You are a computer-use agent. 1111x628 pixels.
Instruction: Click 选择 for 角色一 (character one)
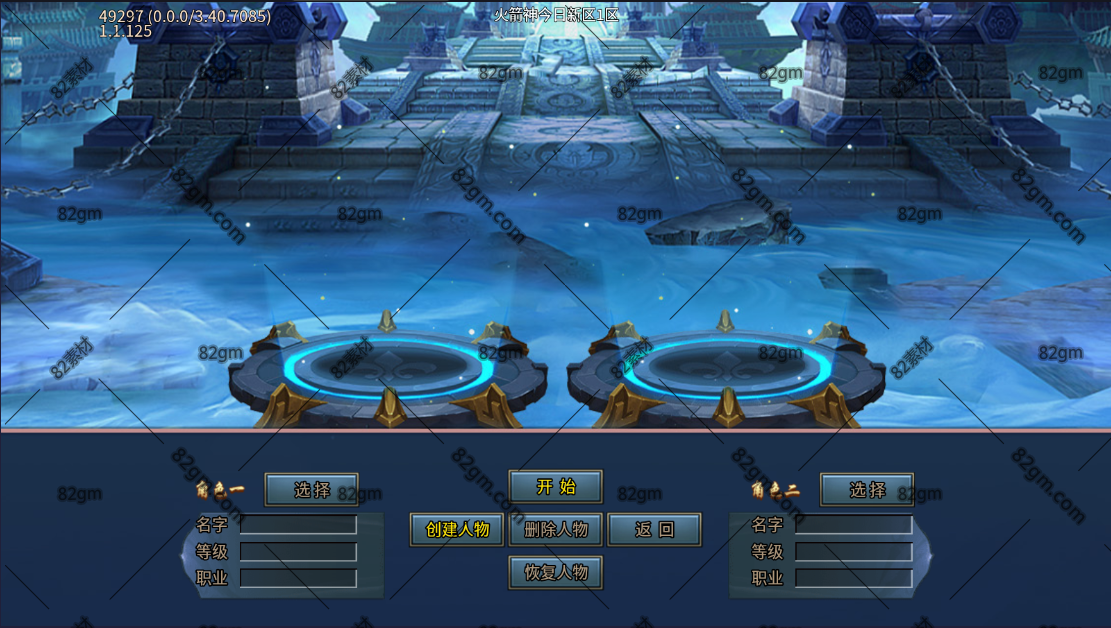311,490
